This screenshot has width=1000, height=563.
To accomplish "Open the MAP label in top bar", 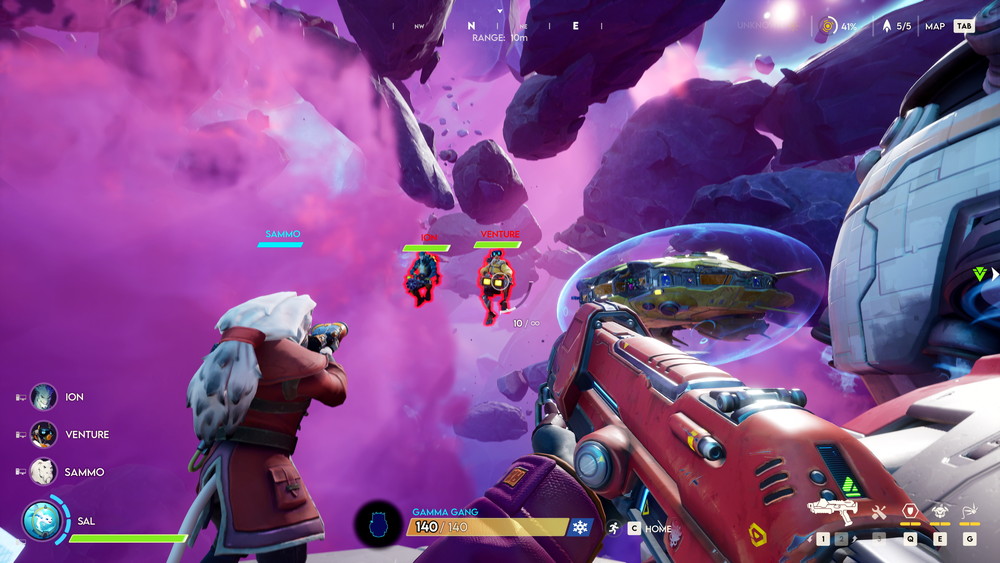I will (x=935, y=27).
